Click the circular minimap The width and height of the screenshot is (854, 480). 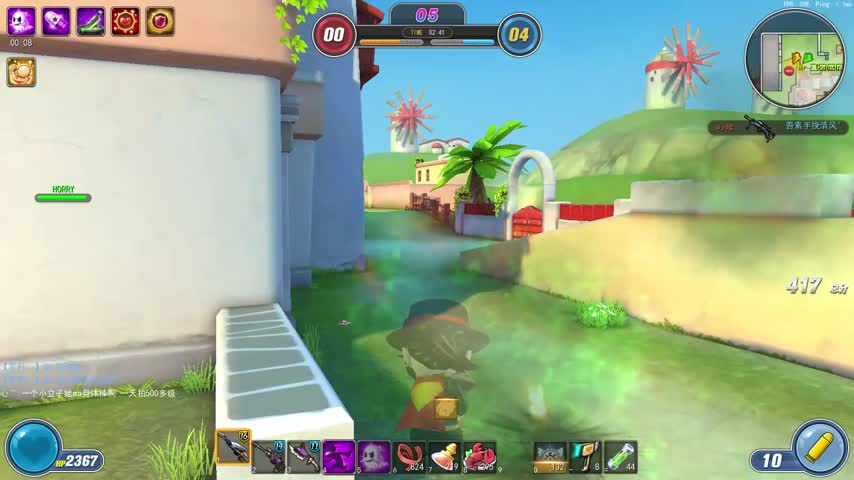795,60
